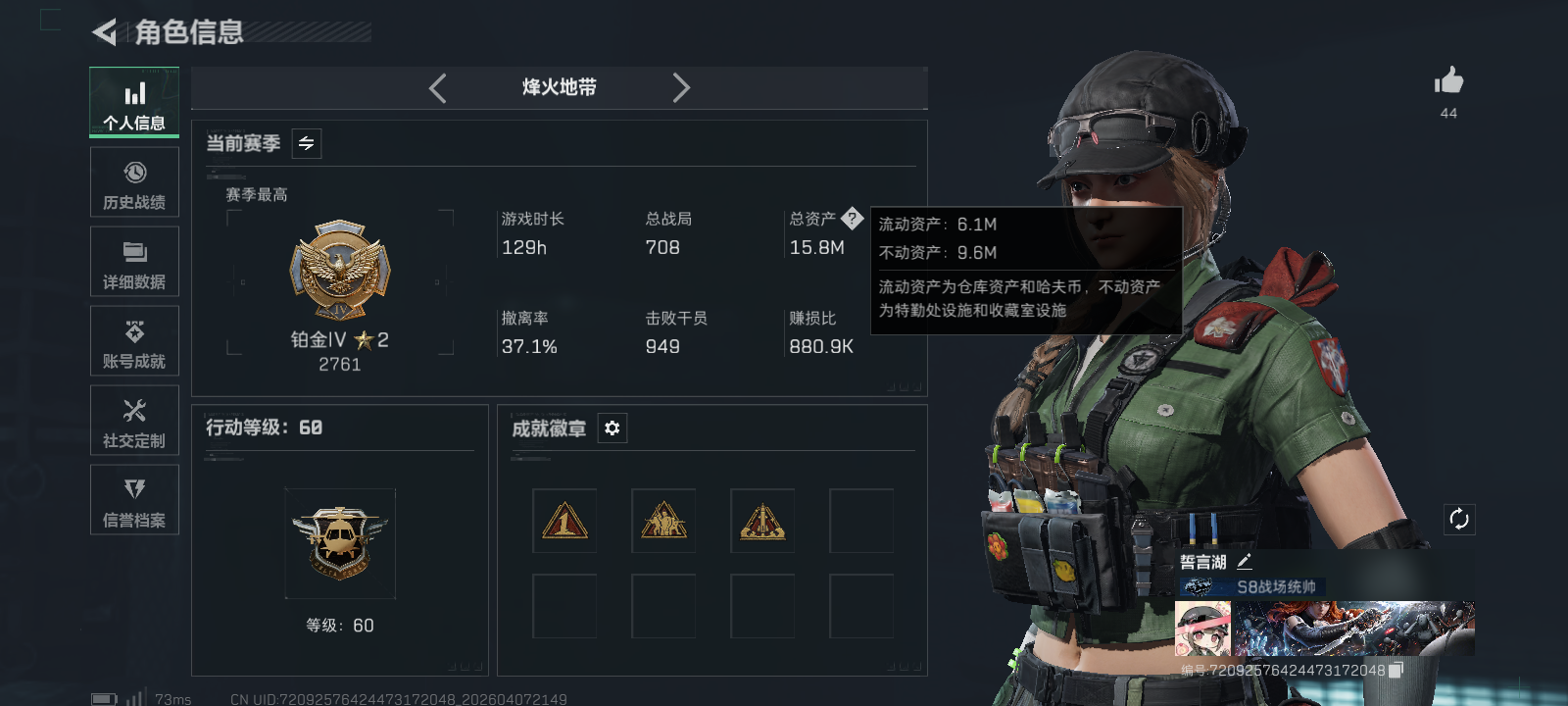Click the character model refresh icon

tap(1459, 519)
